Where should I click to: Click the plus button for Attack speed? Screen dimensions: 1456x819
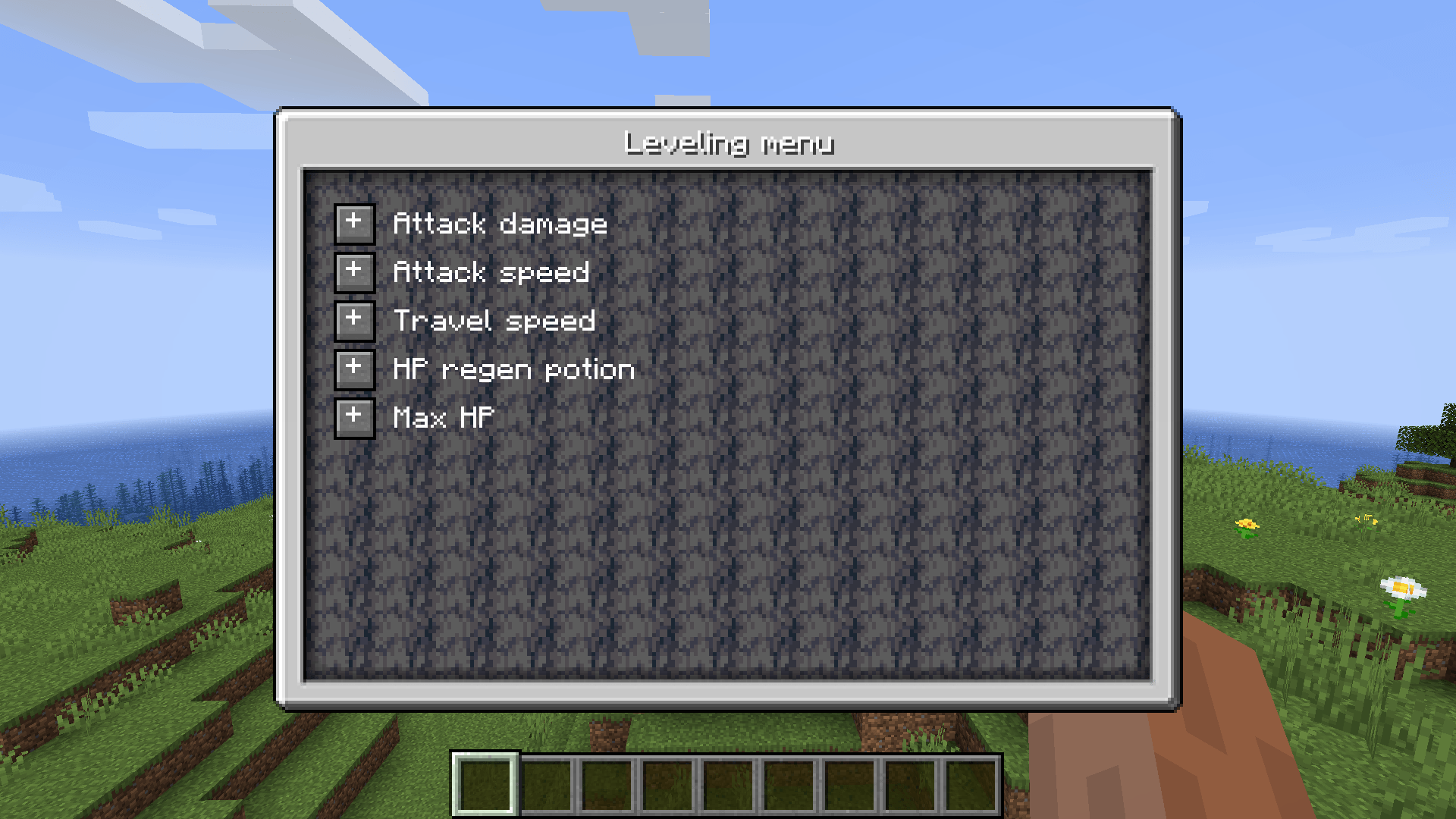(x=354, y=271)
